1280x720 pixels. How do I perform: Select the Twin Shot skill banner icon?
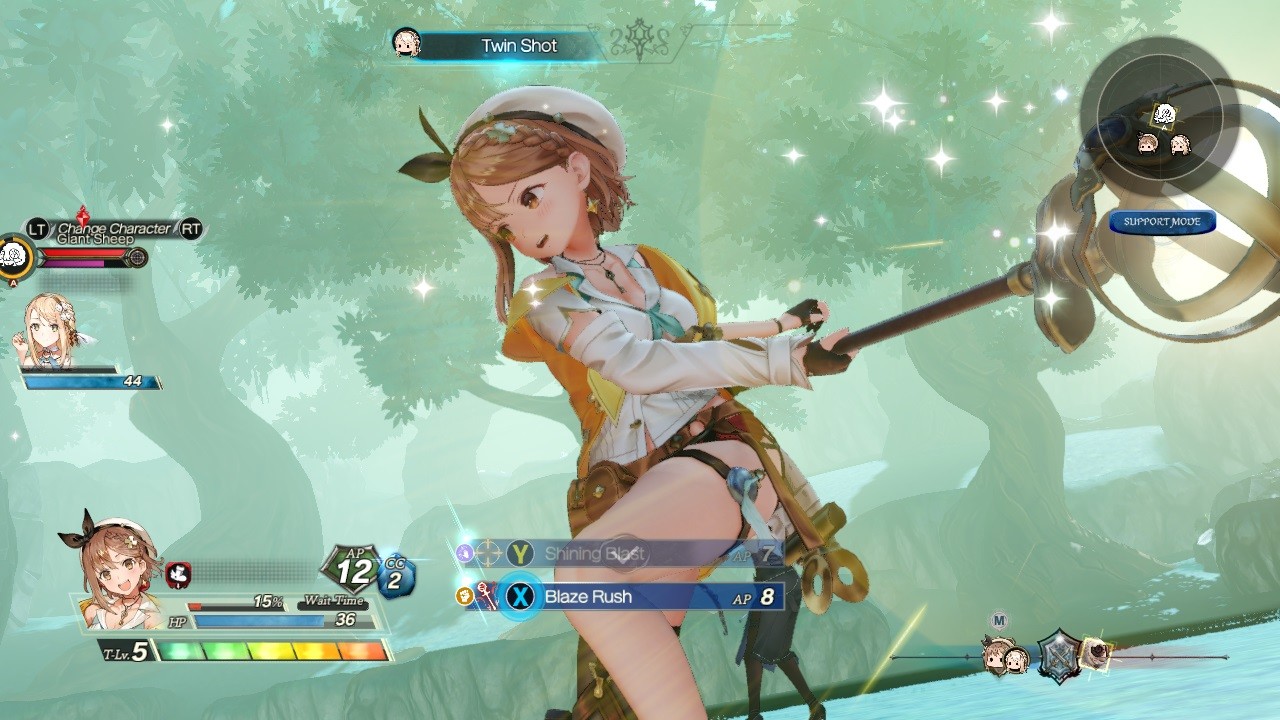pyautogui.click(x=405, y=44)
